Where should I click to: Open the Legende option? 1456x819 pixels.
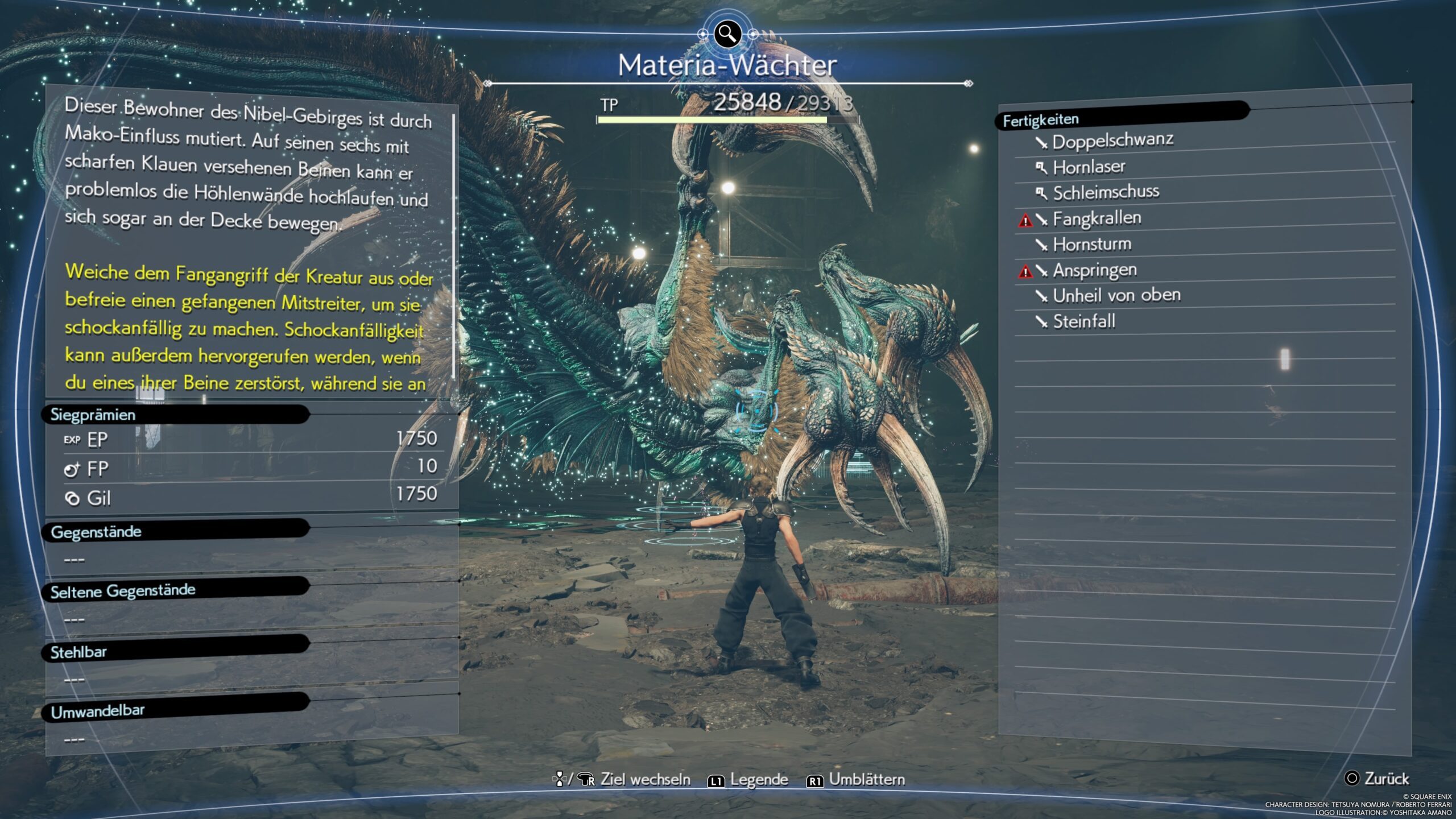click(748, 780)
